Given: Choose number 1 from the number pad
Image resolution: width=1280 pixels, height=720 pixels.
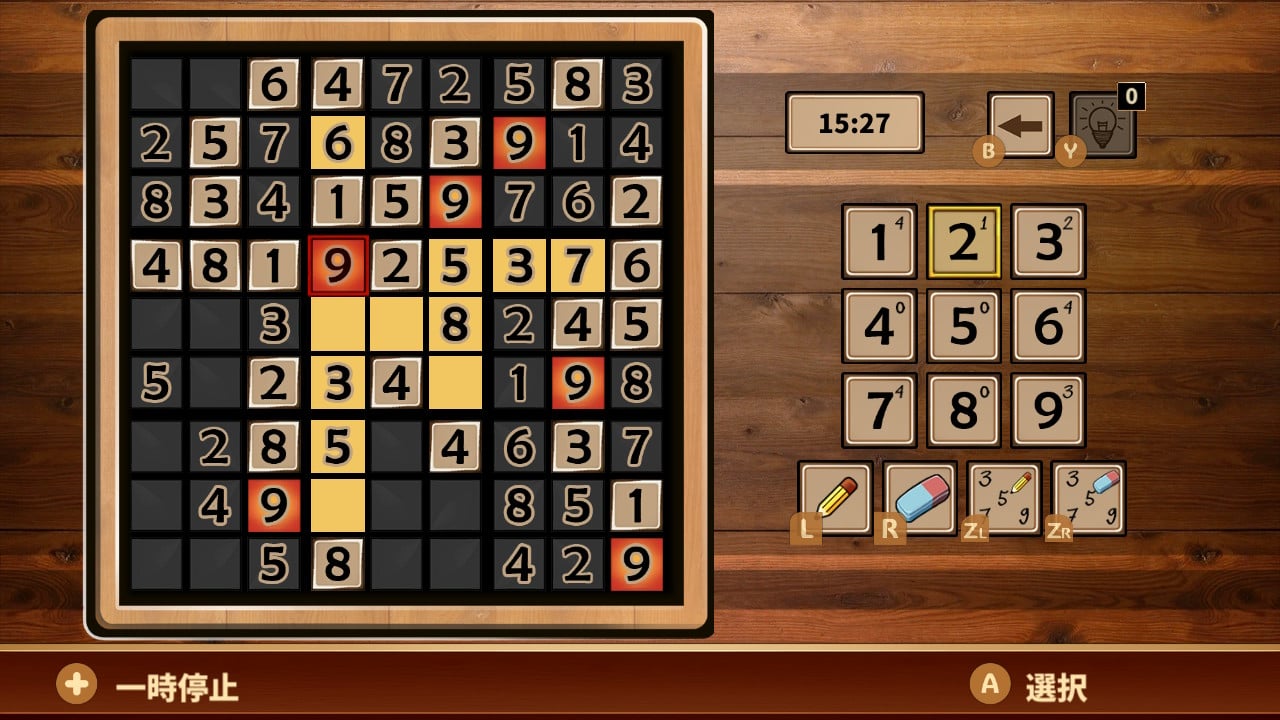Looking at the screenshot, I should click(x=878, y=240).
